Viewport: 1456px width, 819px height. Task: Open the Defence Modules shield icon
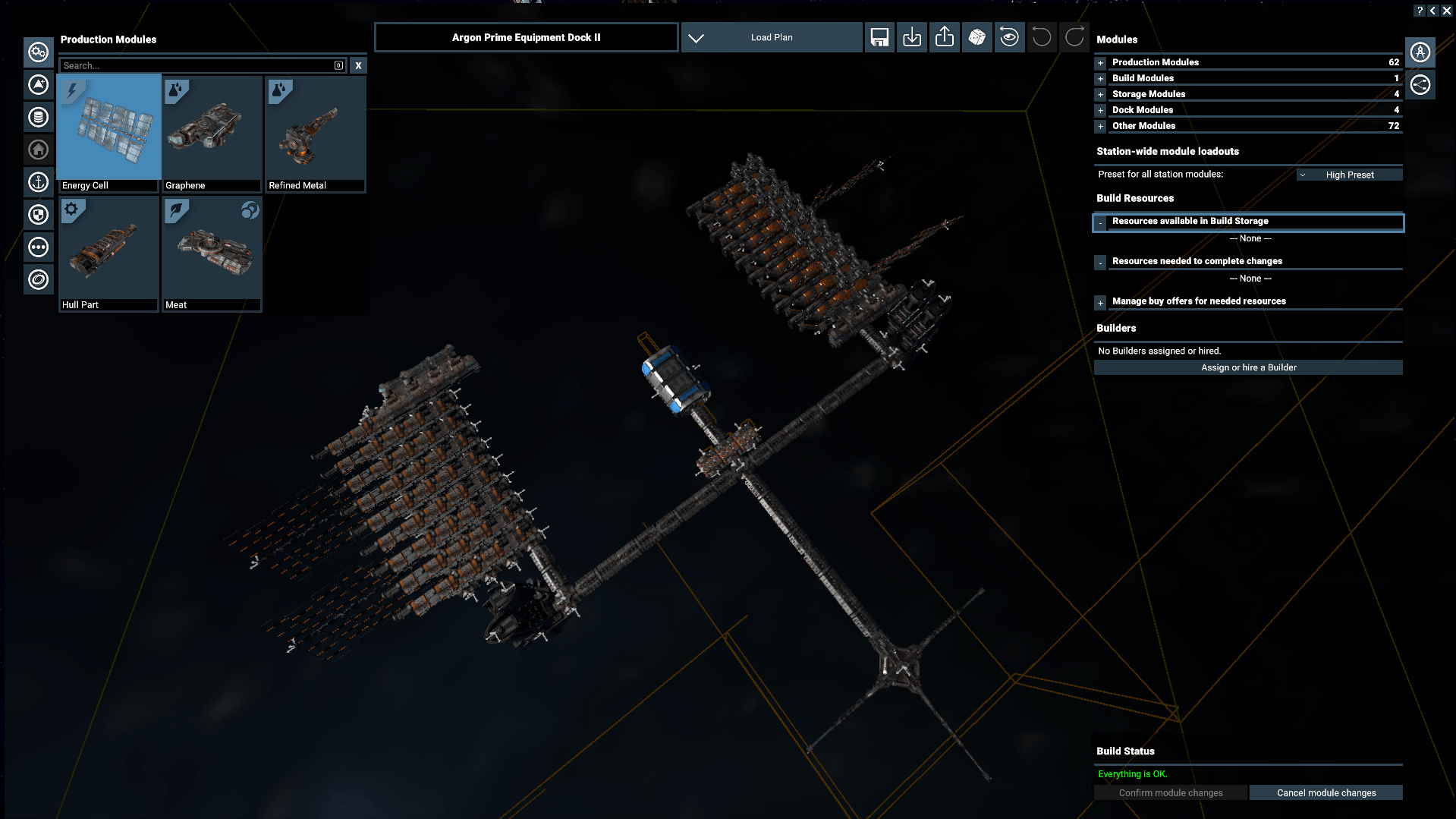(x=38, y=215)
